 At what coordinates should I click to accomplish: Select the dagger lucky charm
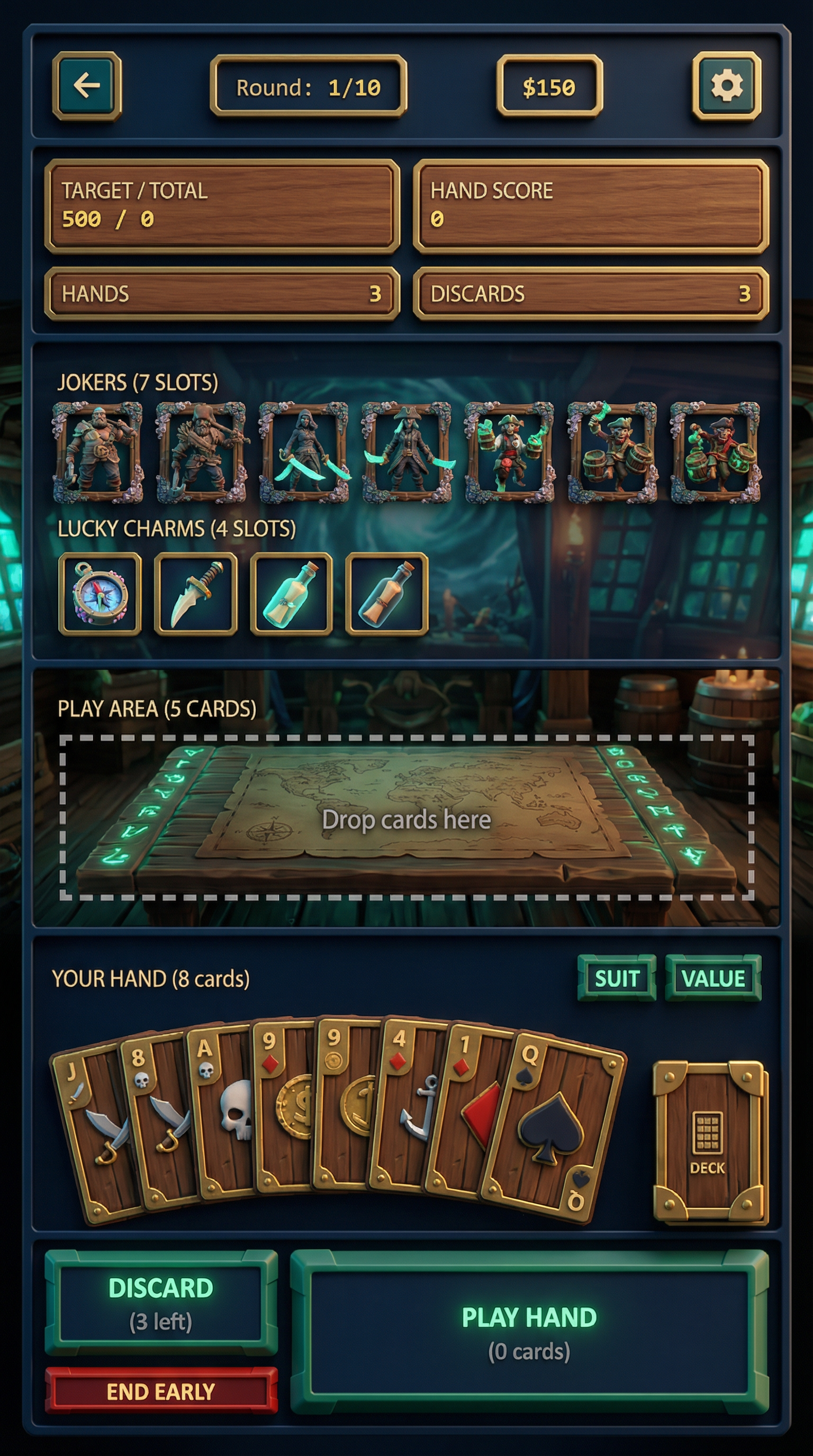pyautogui.click(x=196, y=594)
